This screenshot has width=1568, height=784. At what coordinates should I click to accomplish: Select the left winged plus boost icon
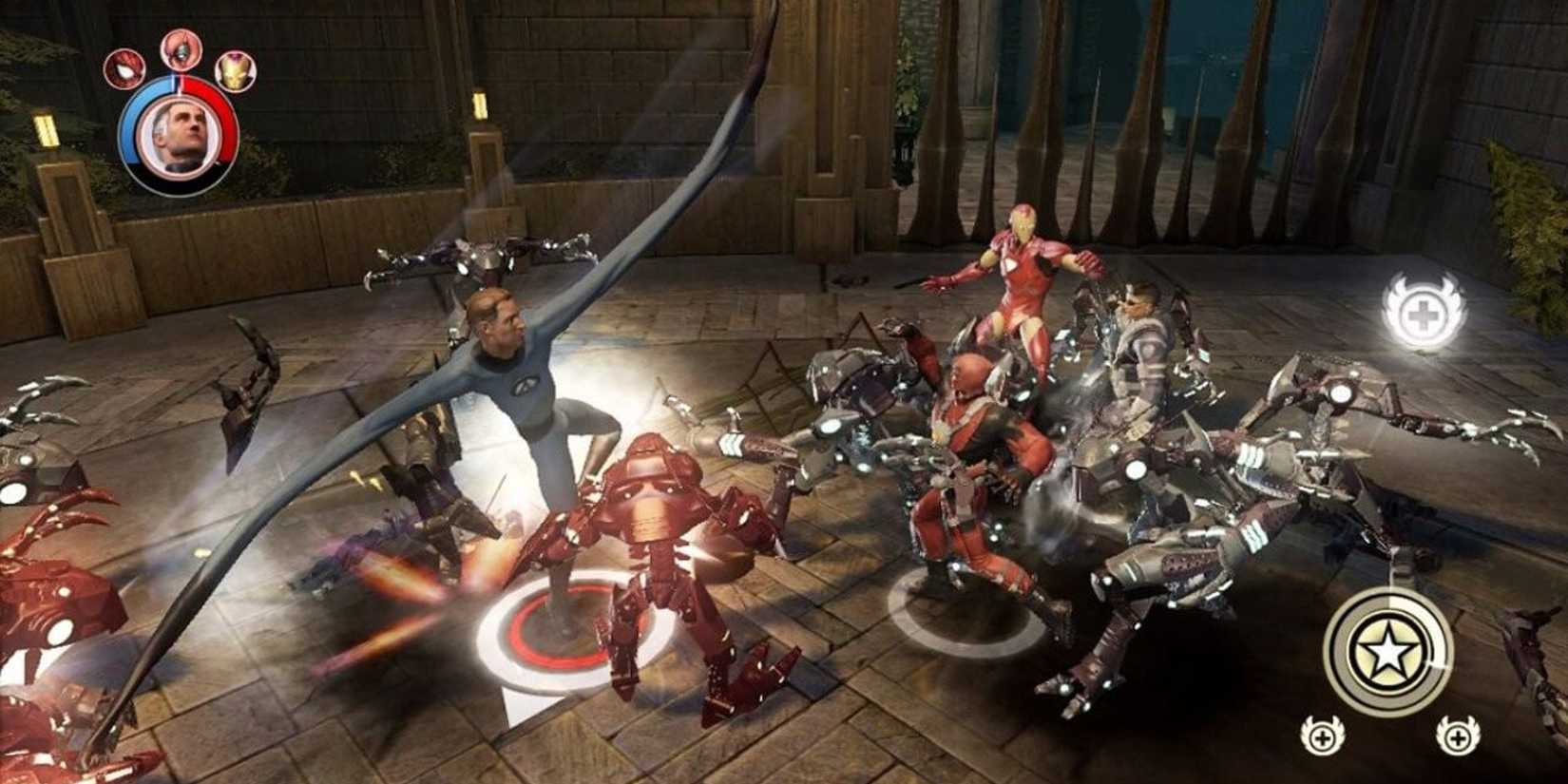pos(1321,737)
